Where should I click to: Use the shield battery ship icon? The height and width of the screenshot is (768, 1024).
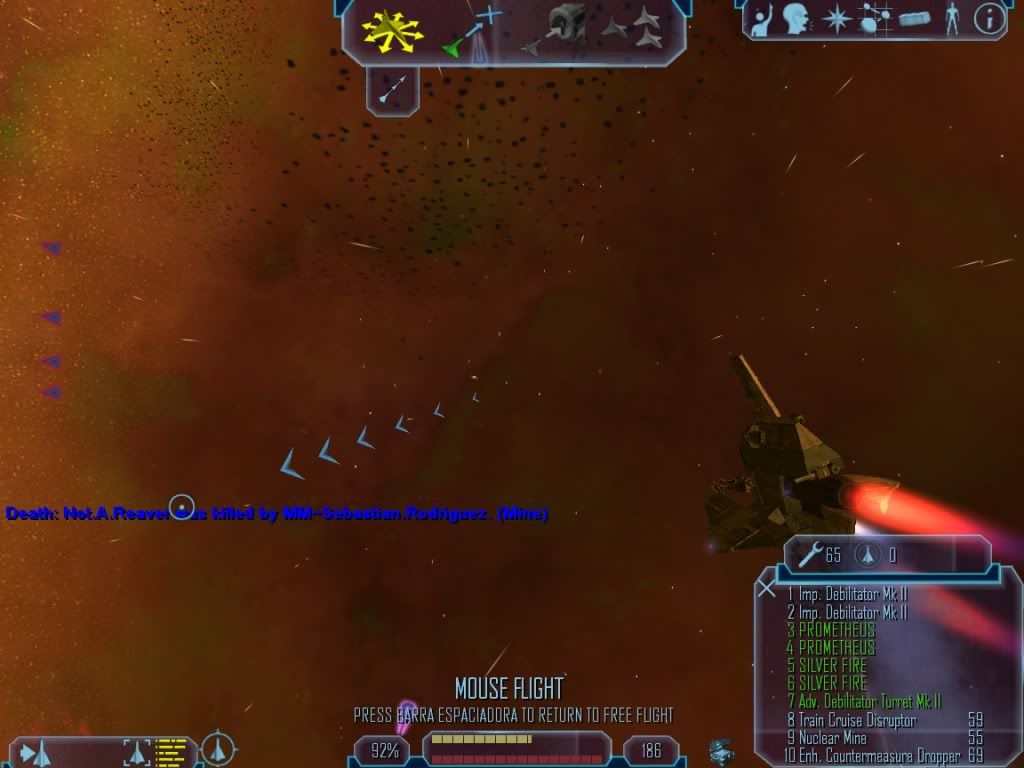[x=866, y=555]
